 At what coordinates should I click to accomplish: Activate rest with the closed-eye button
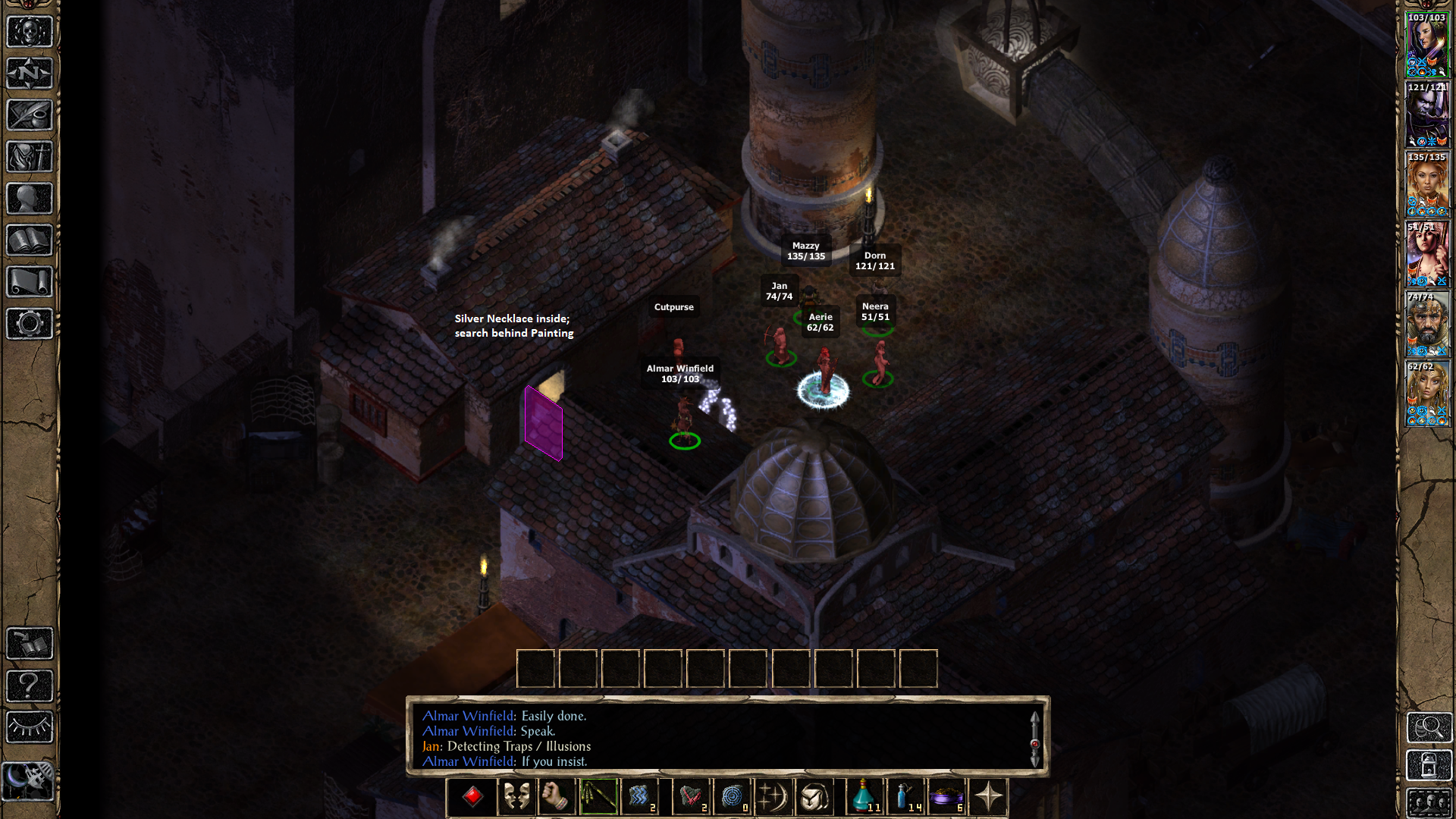pyautogui.click(x=30, y=727)
